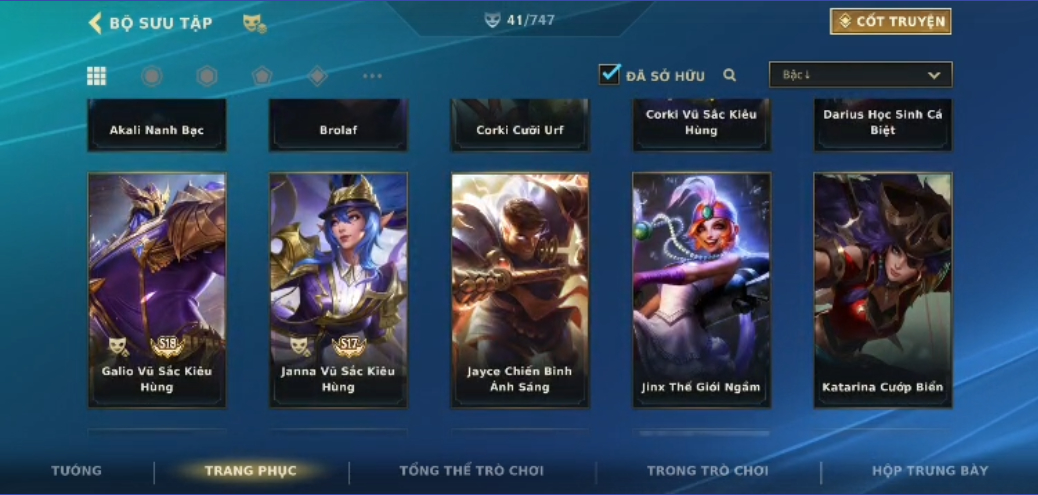Choose the Brolaf skin card

pos(338,126)
